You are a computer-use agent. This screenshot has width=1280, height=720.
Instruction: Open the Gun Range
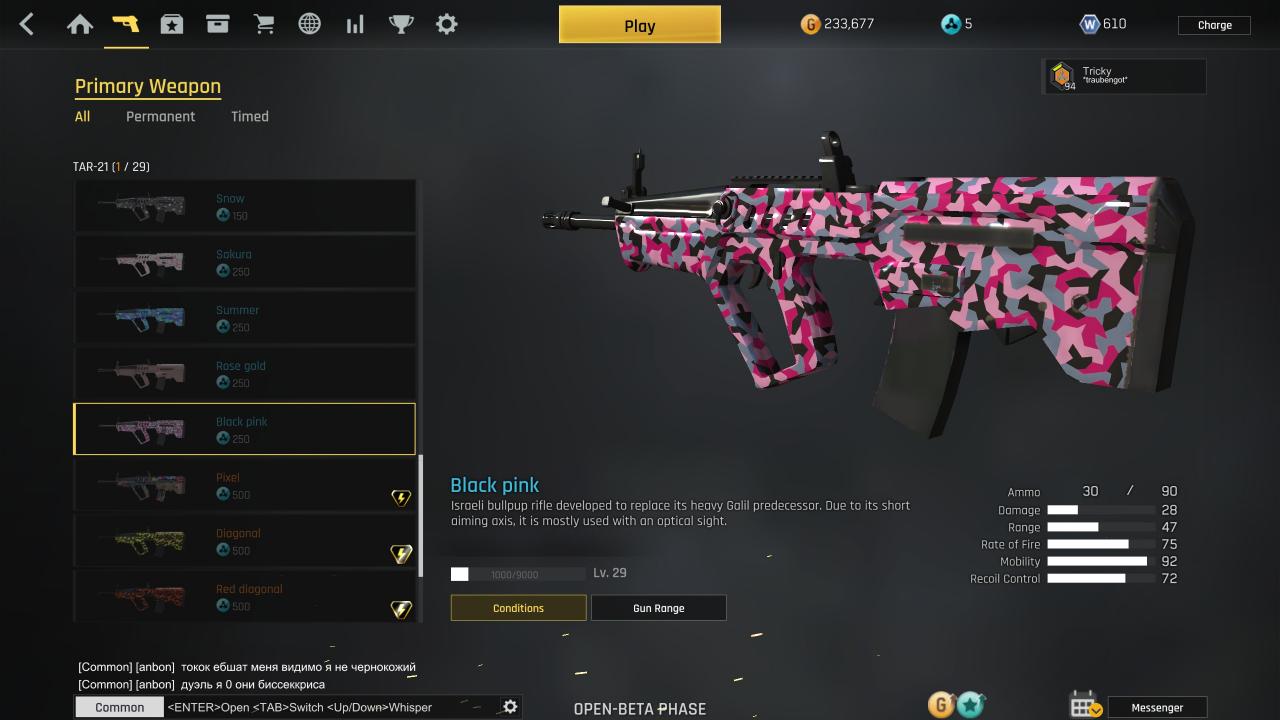[658, 608]
